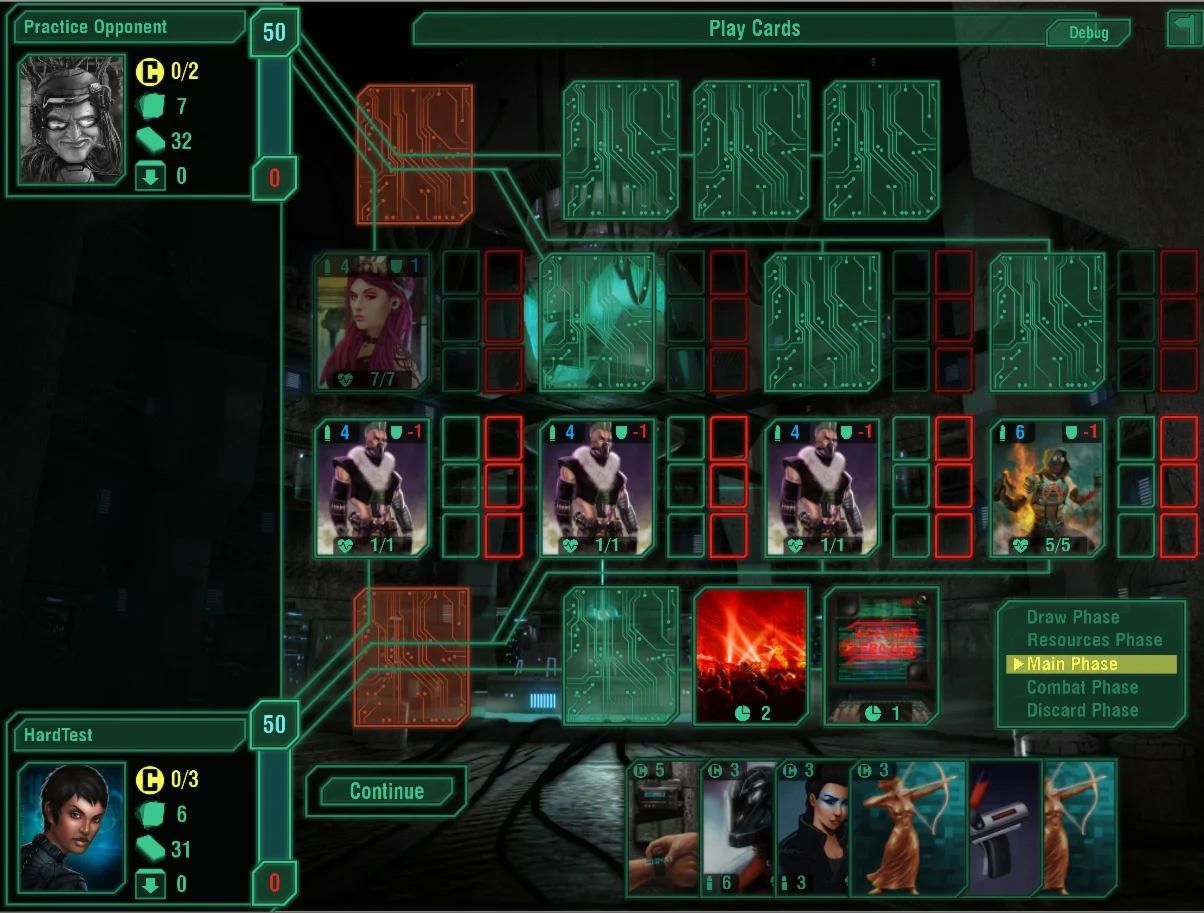The image size is (1204, 913).
Task: Click the green flag icon button
Action: (x=1184, y=28)
